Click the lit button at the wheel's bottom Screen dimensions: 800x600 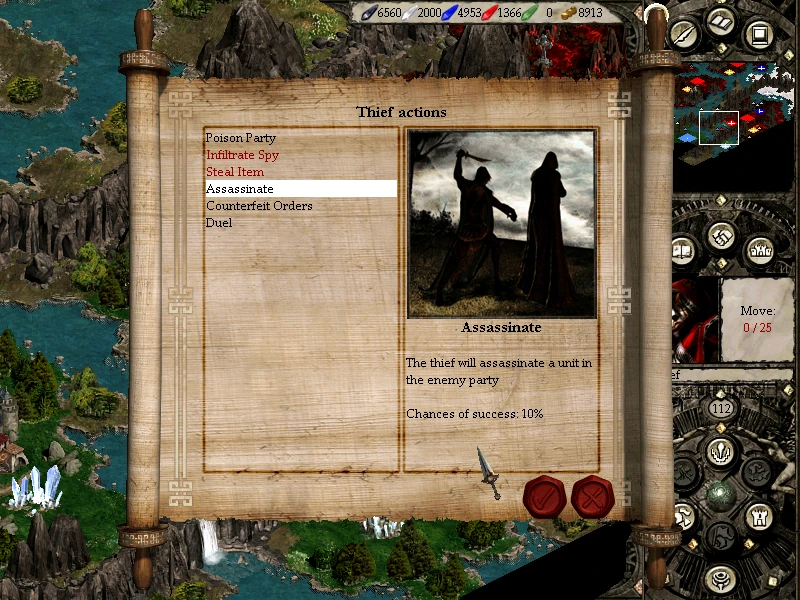point(720,578)
